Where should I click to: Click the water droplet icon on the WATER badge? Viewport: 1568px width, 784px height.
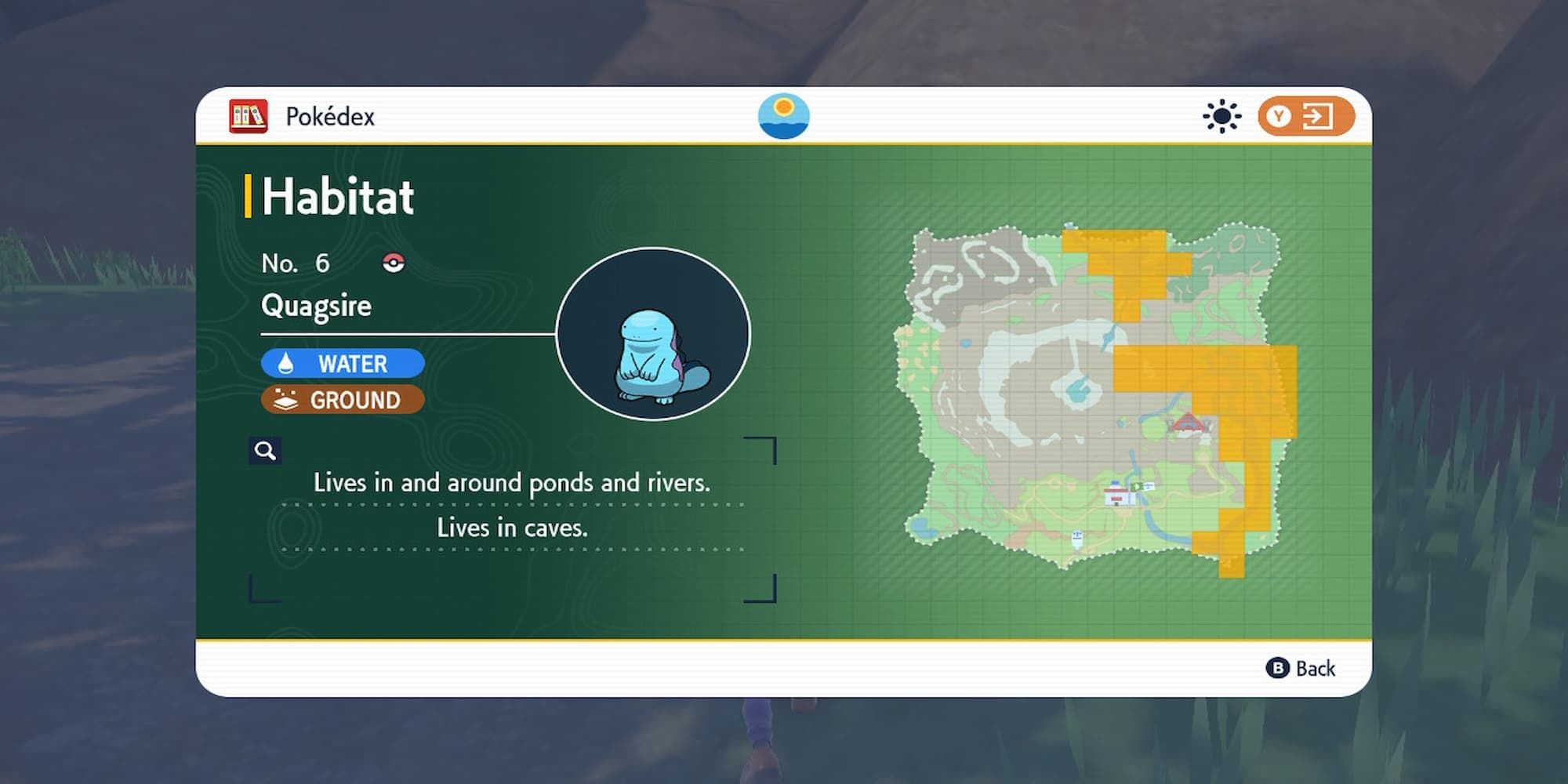point(285,363)
